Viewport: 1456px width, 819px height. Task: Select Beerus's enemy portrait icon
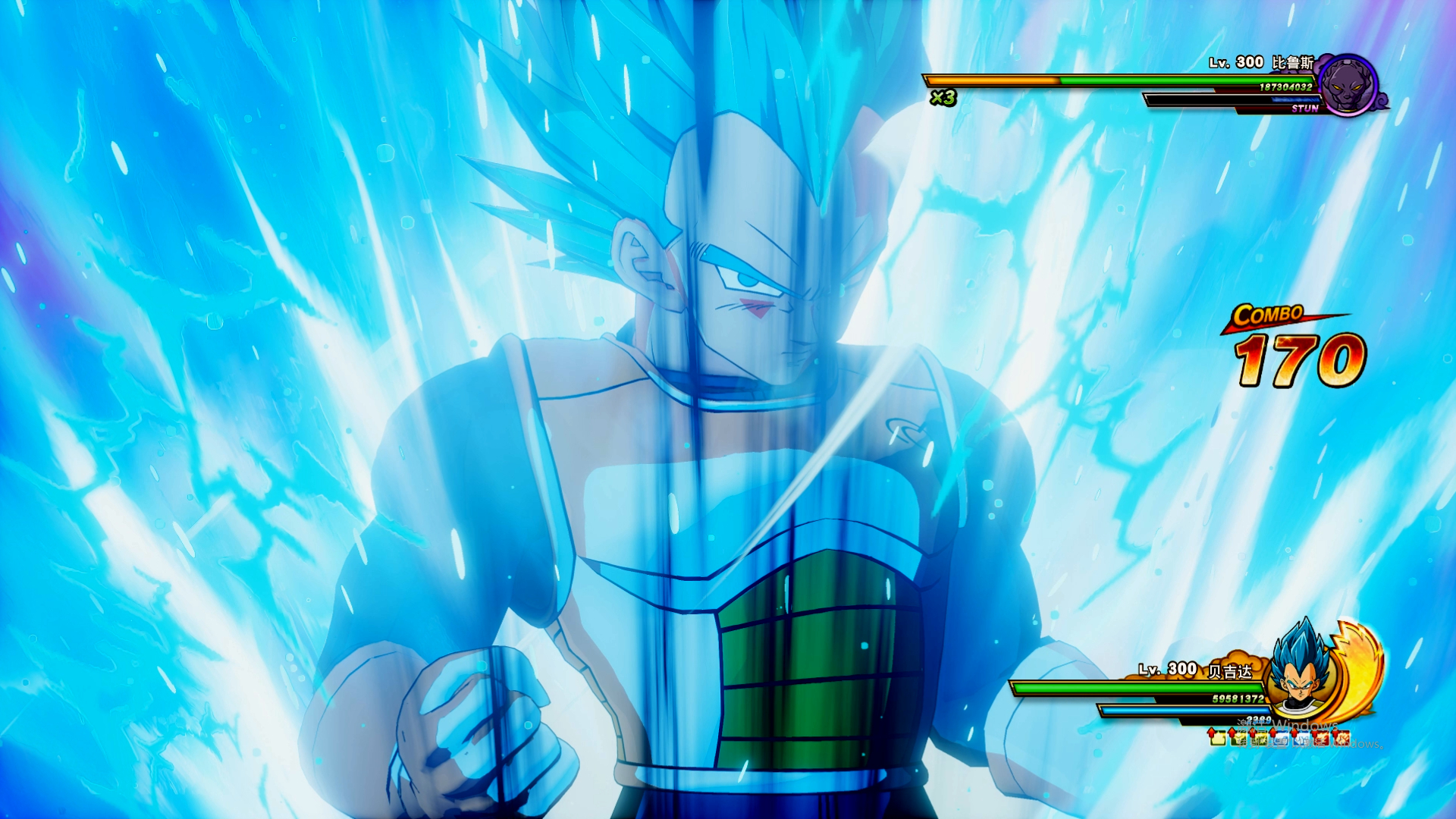tap(1348, 84)
